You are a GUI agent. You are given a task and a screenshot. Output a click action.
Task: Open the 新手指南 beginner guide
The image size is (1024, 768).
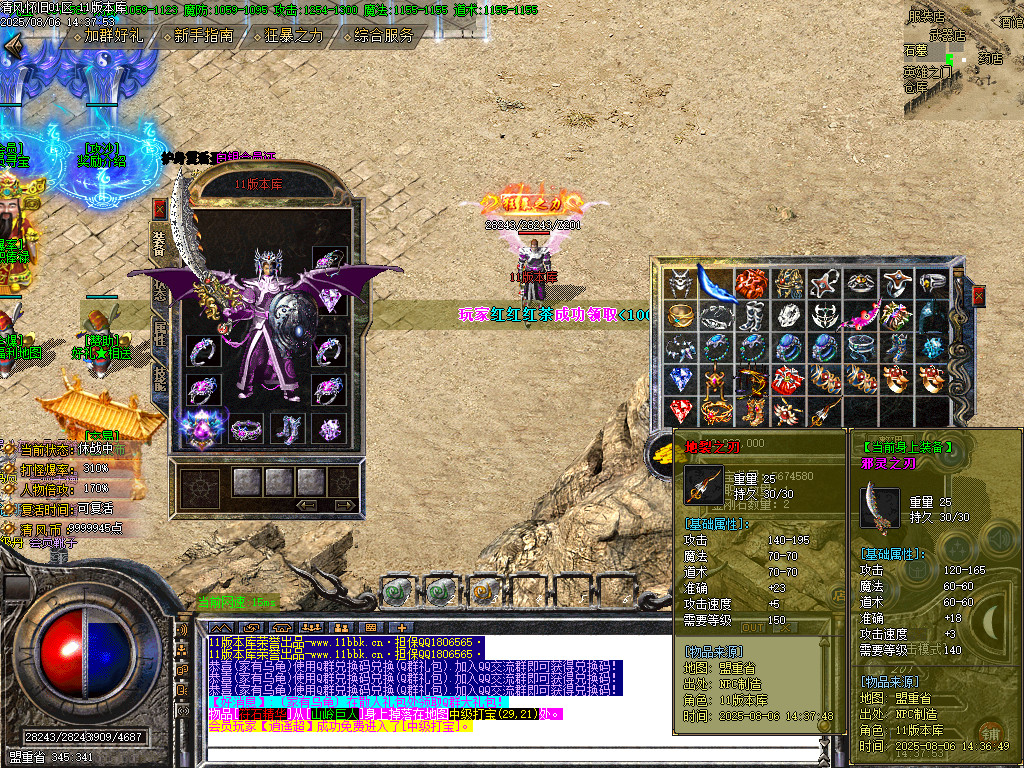(x=202, y=36)
